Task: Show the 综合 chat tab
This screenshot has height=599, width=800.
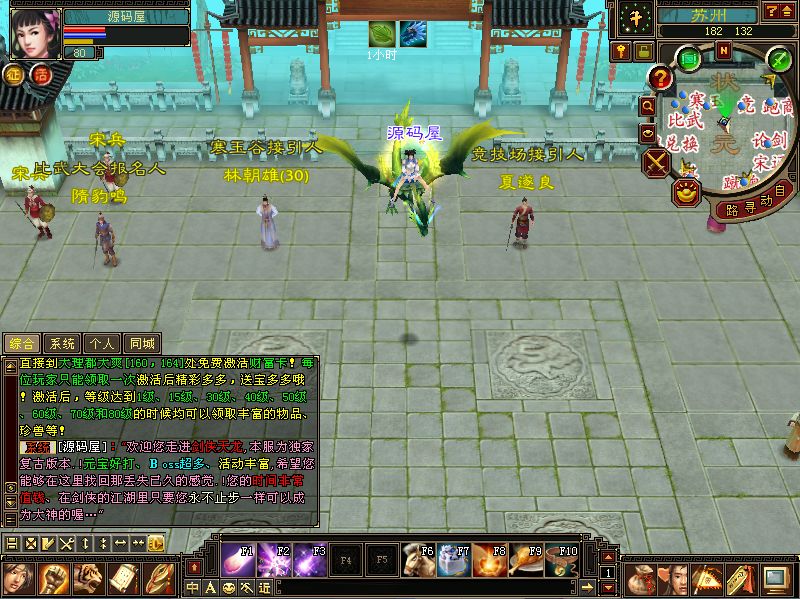Action: click(22, 343)
